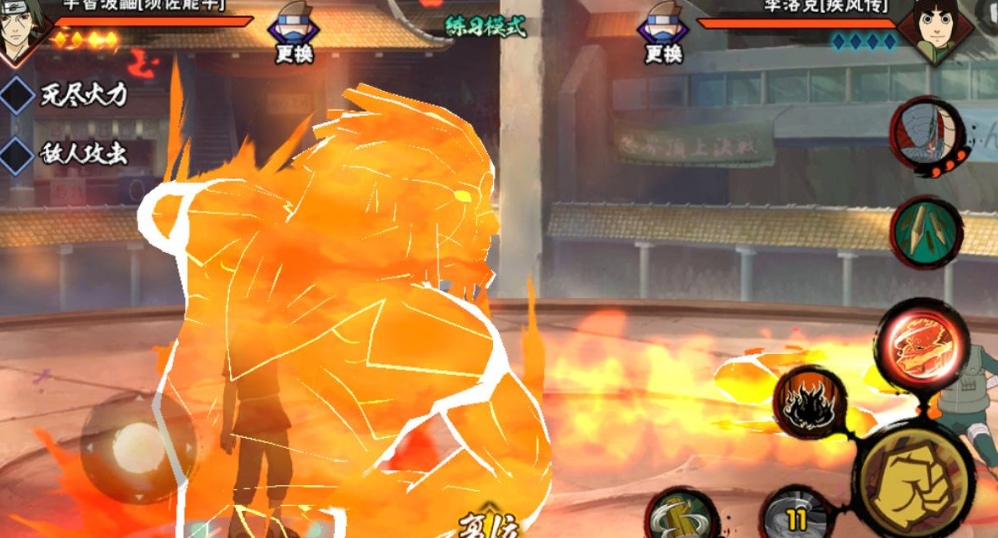998x538 pixels.
Task: Click 更换 beside Rock Lee's health bar
Action: coord(662,38)
